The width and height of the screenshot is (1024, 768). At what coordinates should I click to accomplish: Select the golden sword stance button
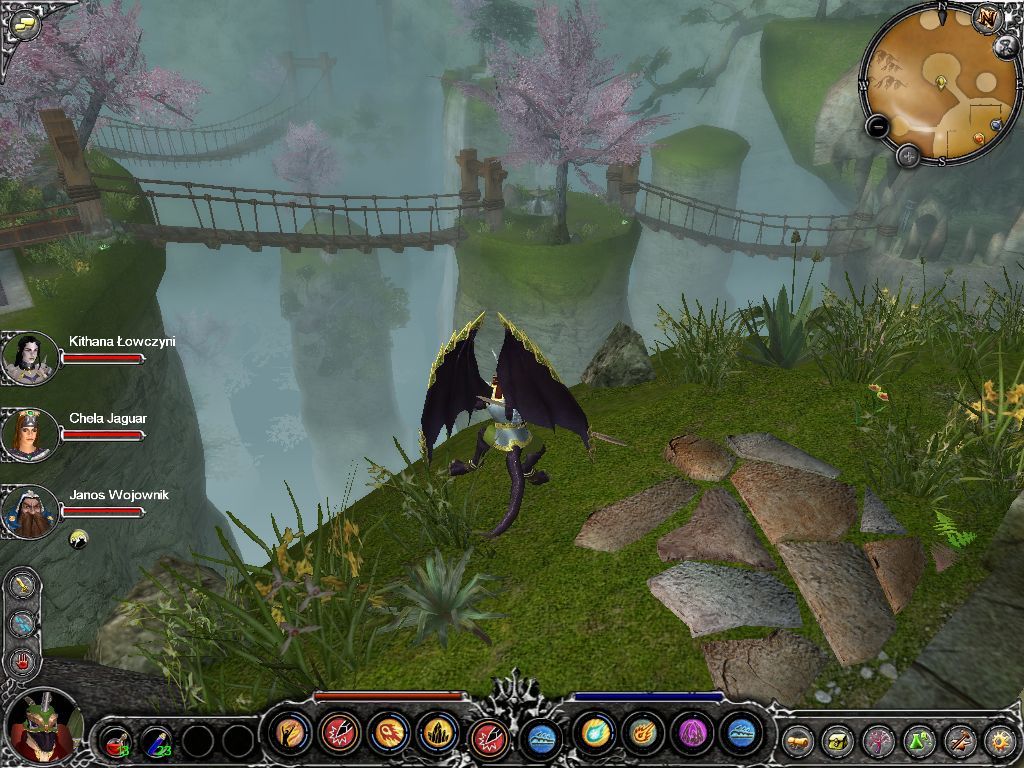tap(22, 584)
